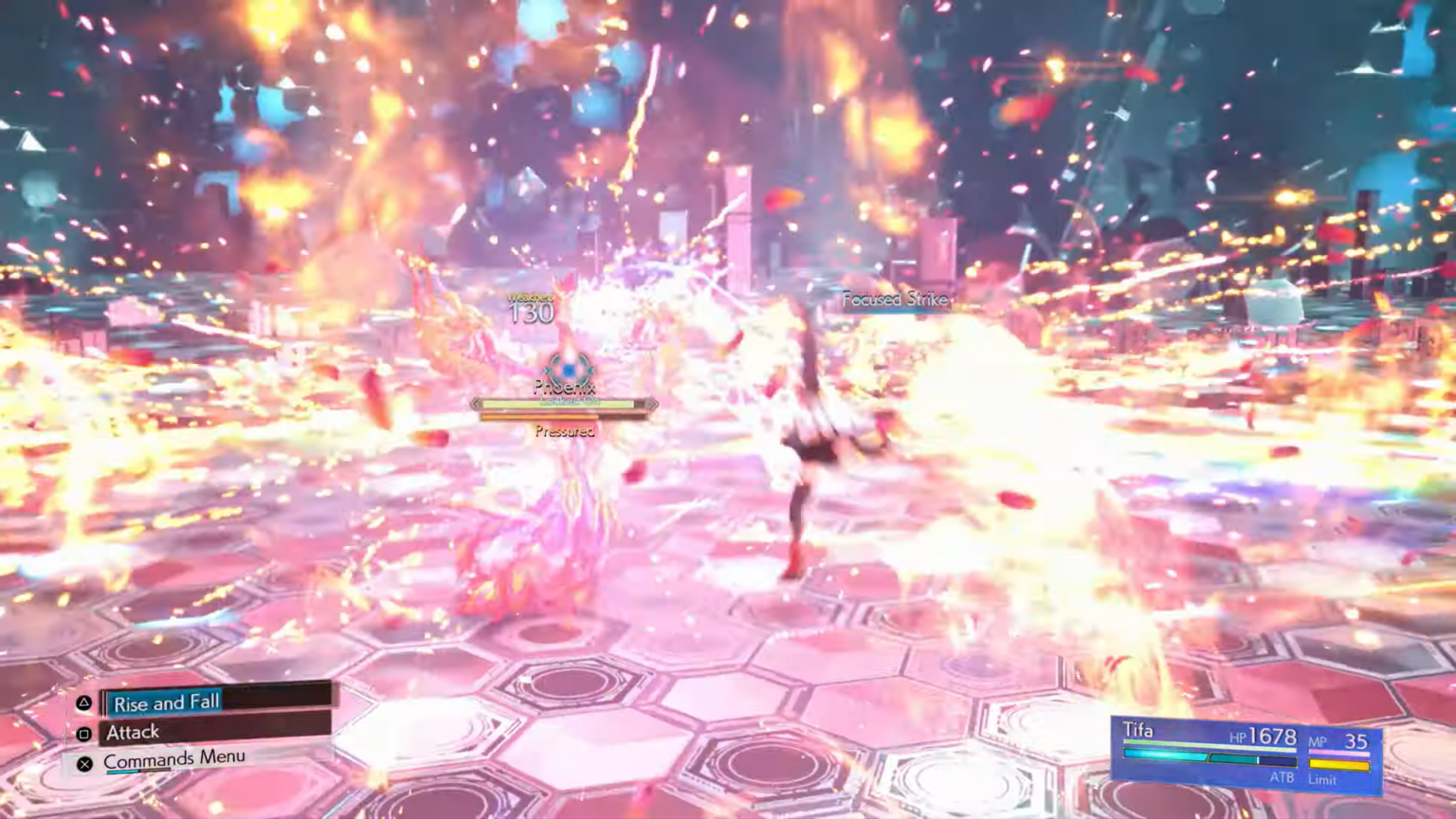This screenshot has width=1456, height=819.
Task: Click the Pressured status indicator under Phoenix
Action: pos(564,431)
